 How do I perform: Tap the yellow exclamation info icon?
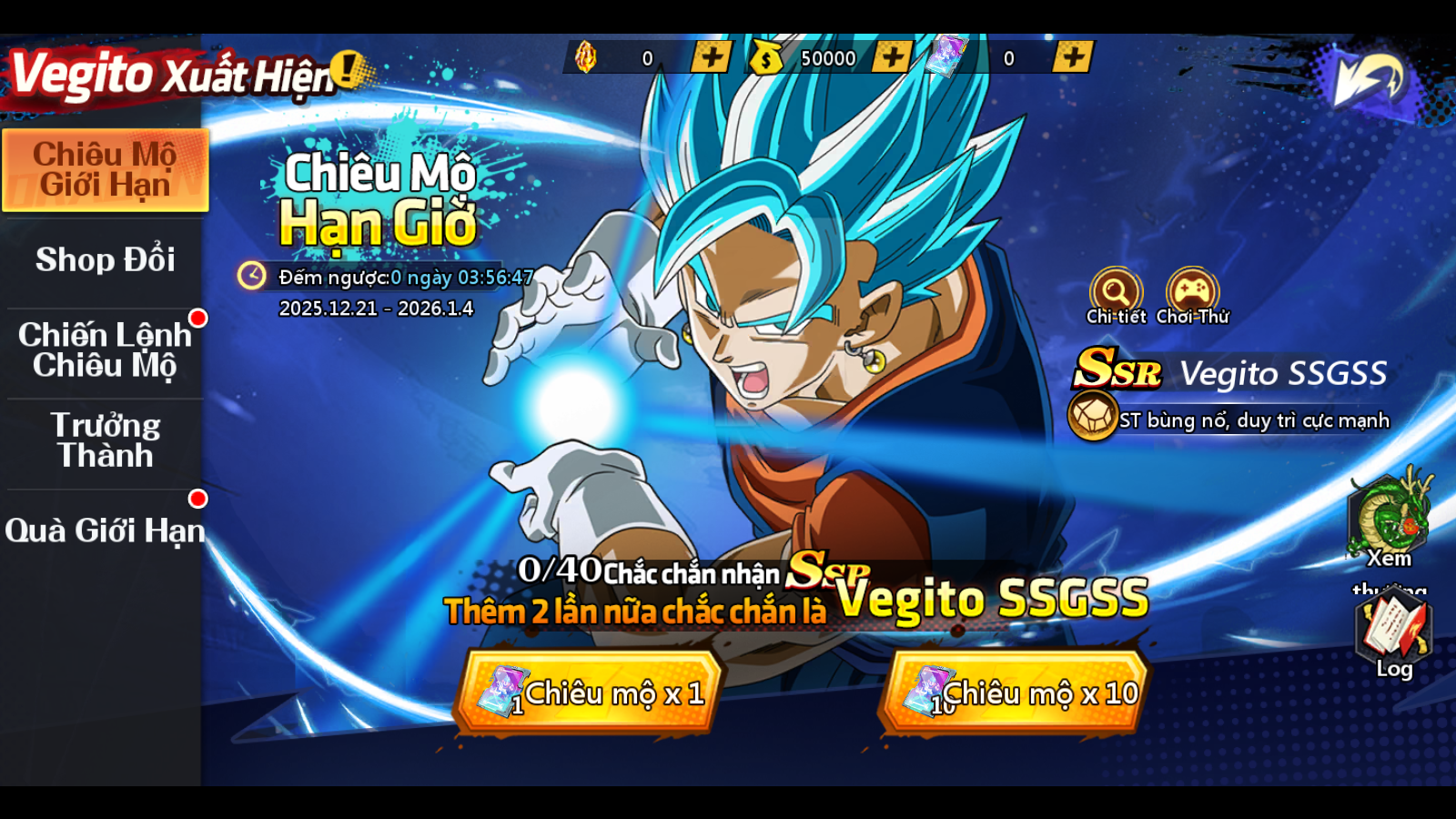[347, 68]
